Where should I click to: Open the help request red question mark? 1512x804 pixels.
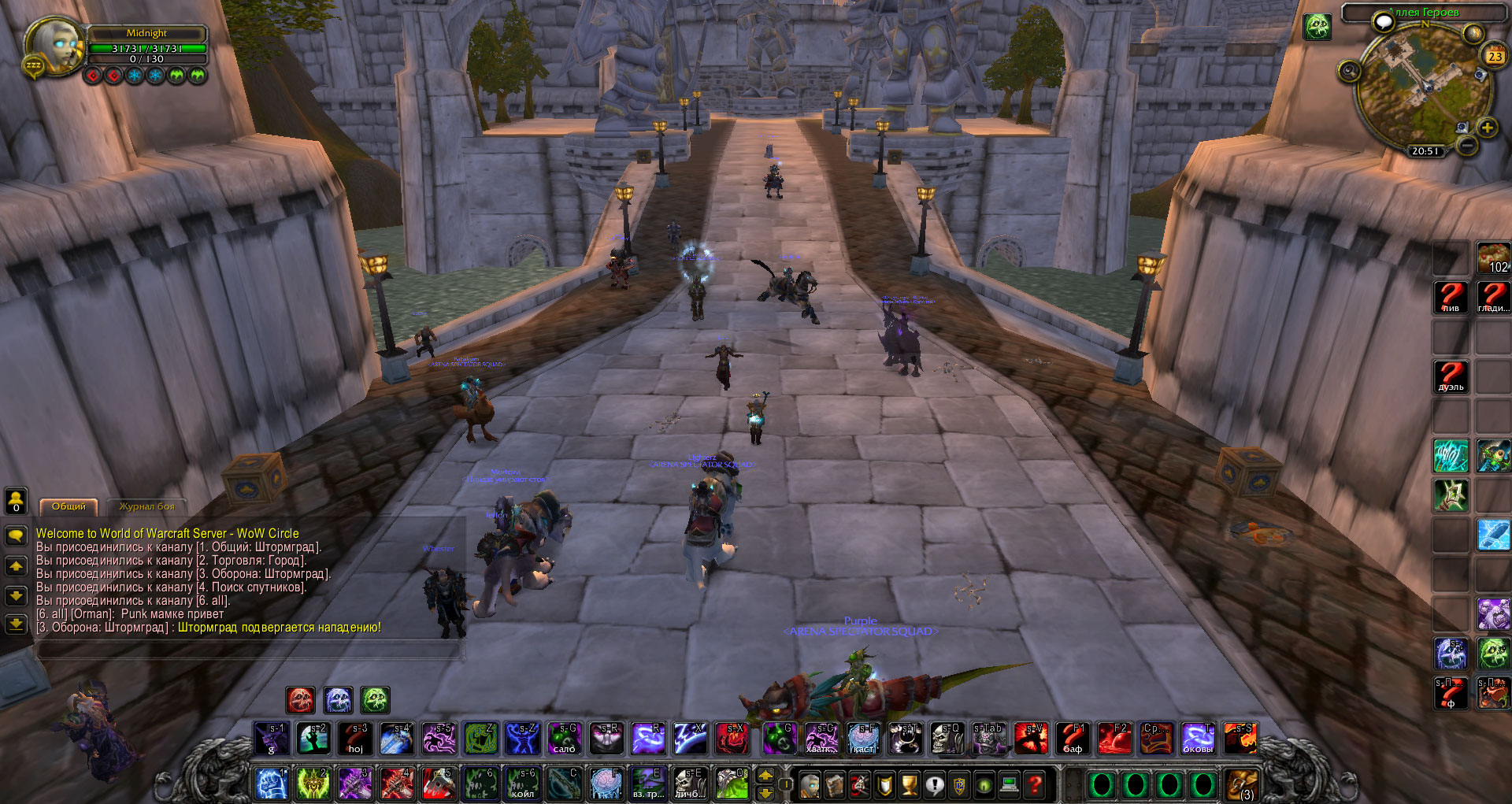point(1035,784)
